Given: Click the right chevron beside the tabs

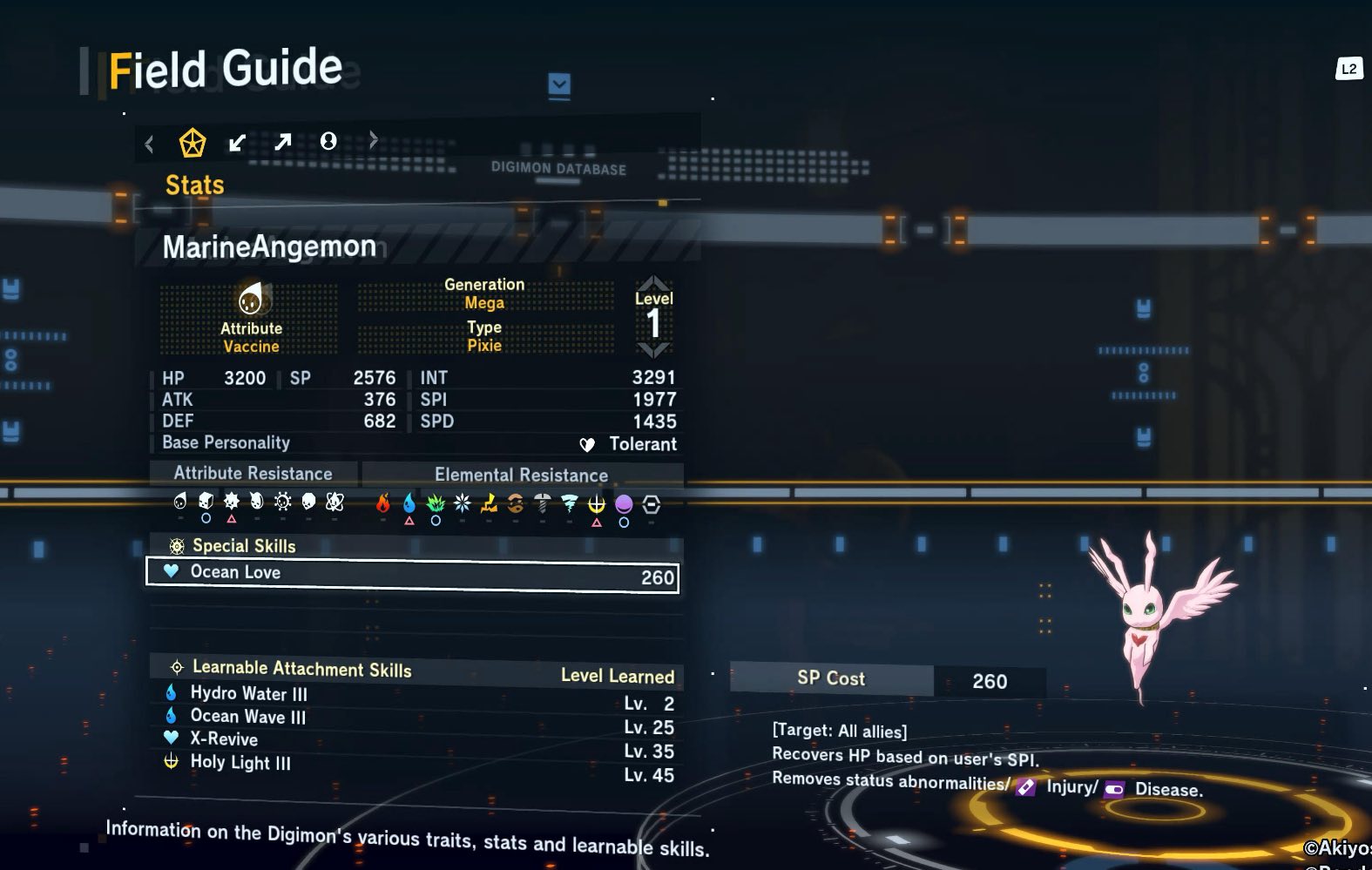Looking at the screenshot, I should (x=374, y=139).
